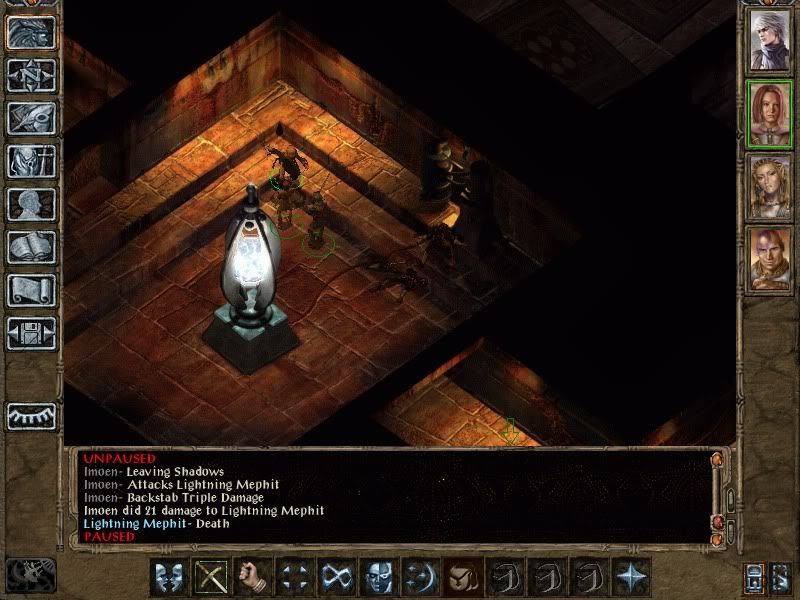800x600 pixels.
Task: Select the blonde elf woman portrait
Action: [770, 187]
